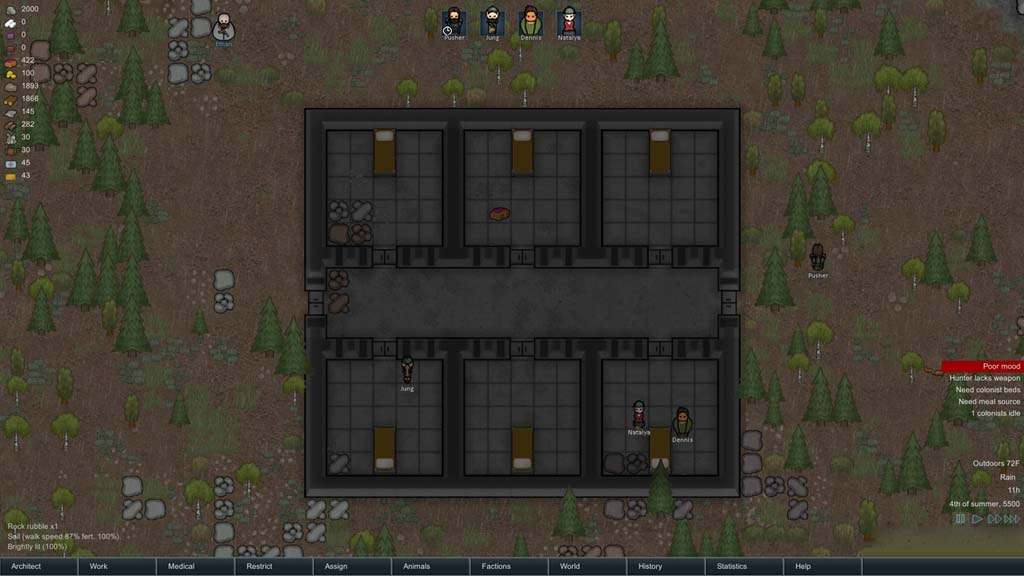
Task: Select Jung's portrait in the colonist bar
Action: 492,21
